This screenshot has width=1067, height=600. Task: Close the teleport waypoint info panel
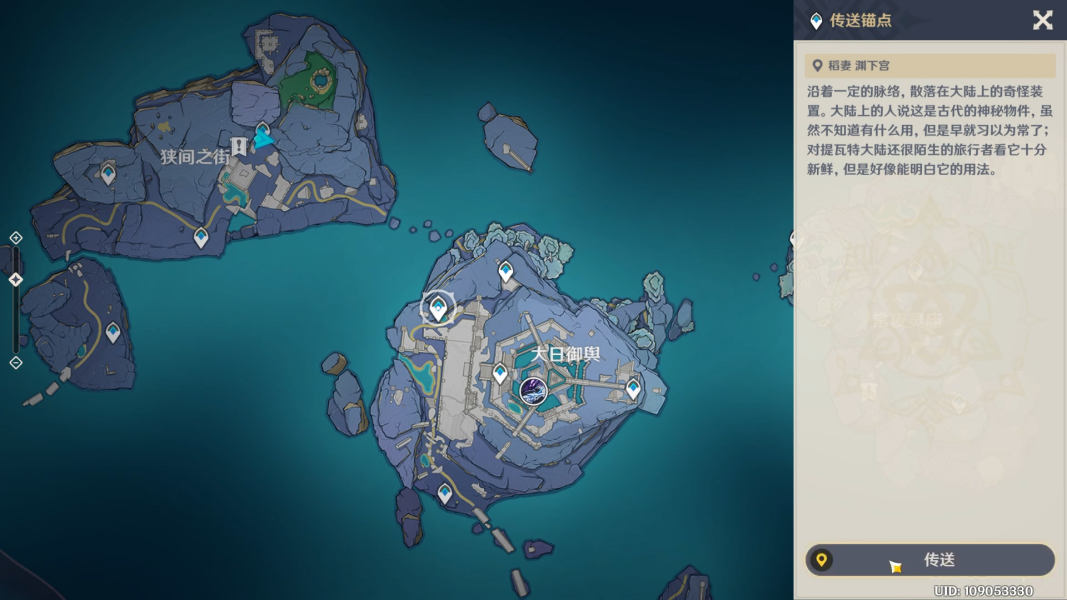point(1042,20)
